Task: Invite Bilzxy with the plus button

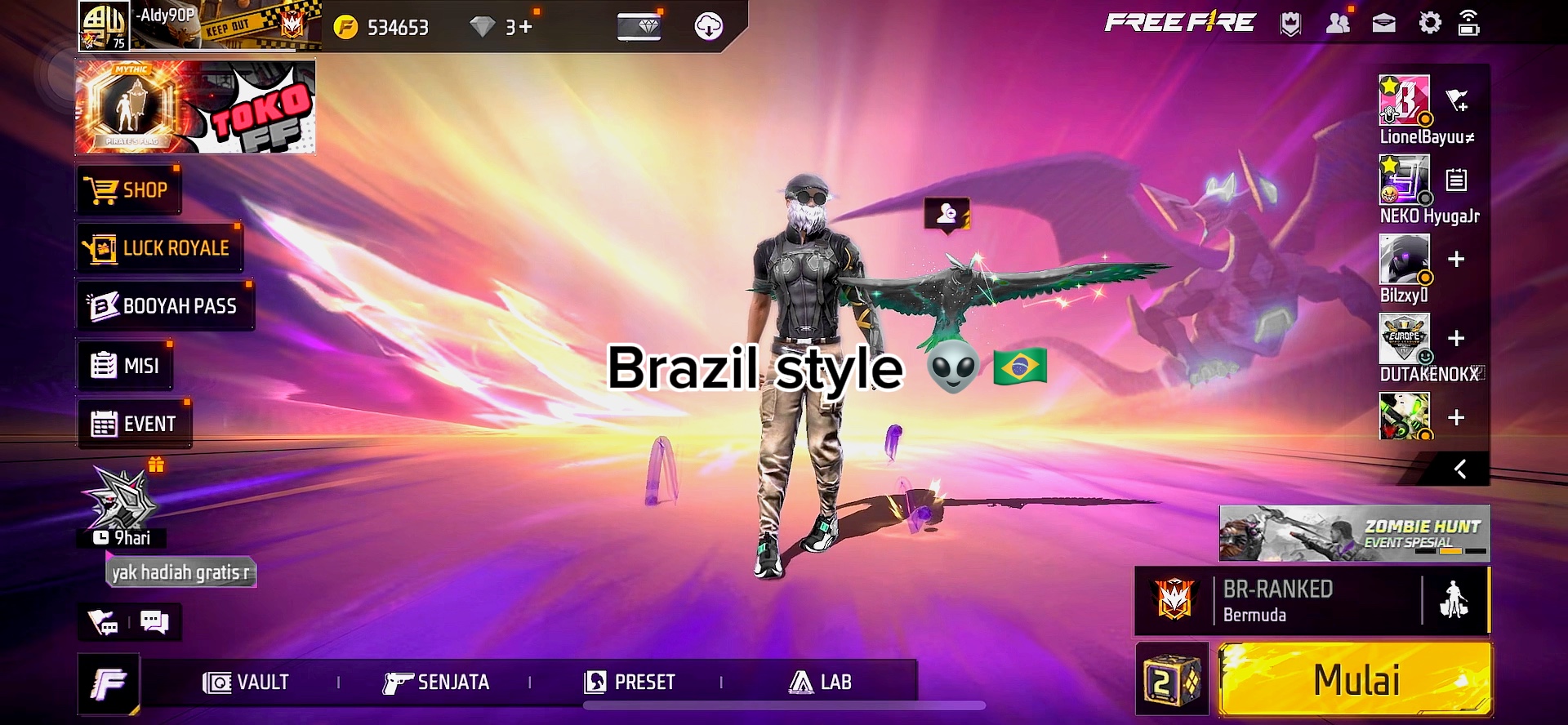Action: coord(1455,260)
